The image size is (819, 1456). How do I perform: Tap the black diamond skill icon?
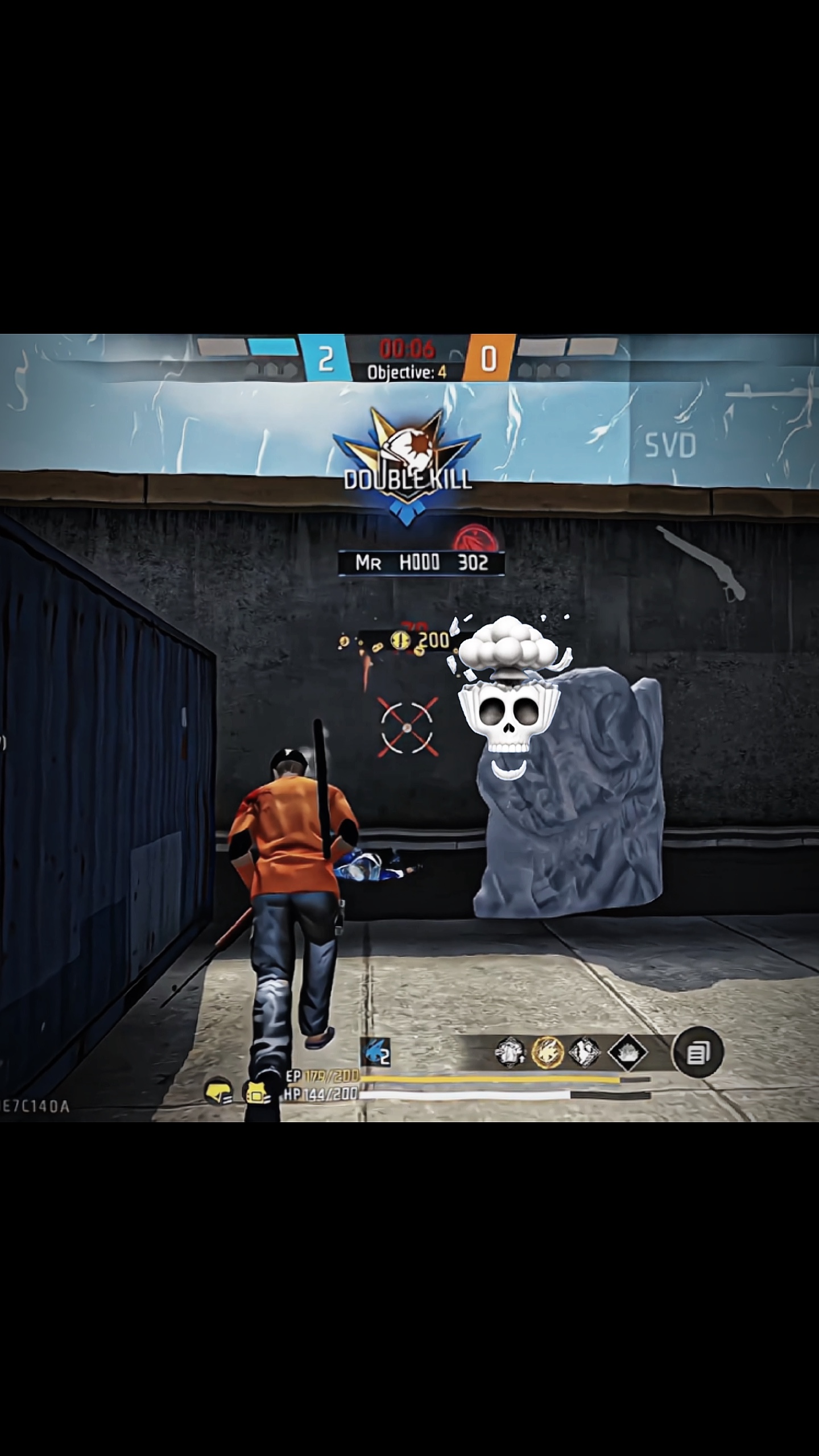627,1052
